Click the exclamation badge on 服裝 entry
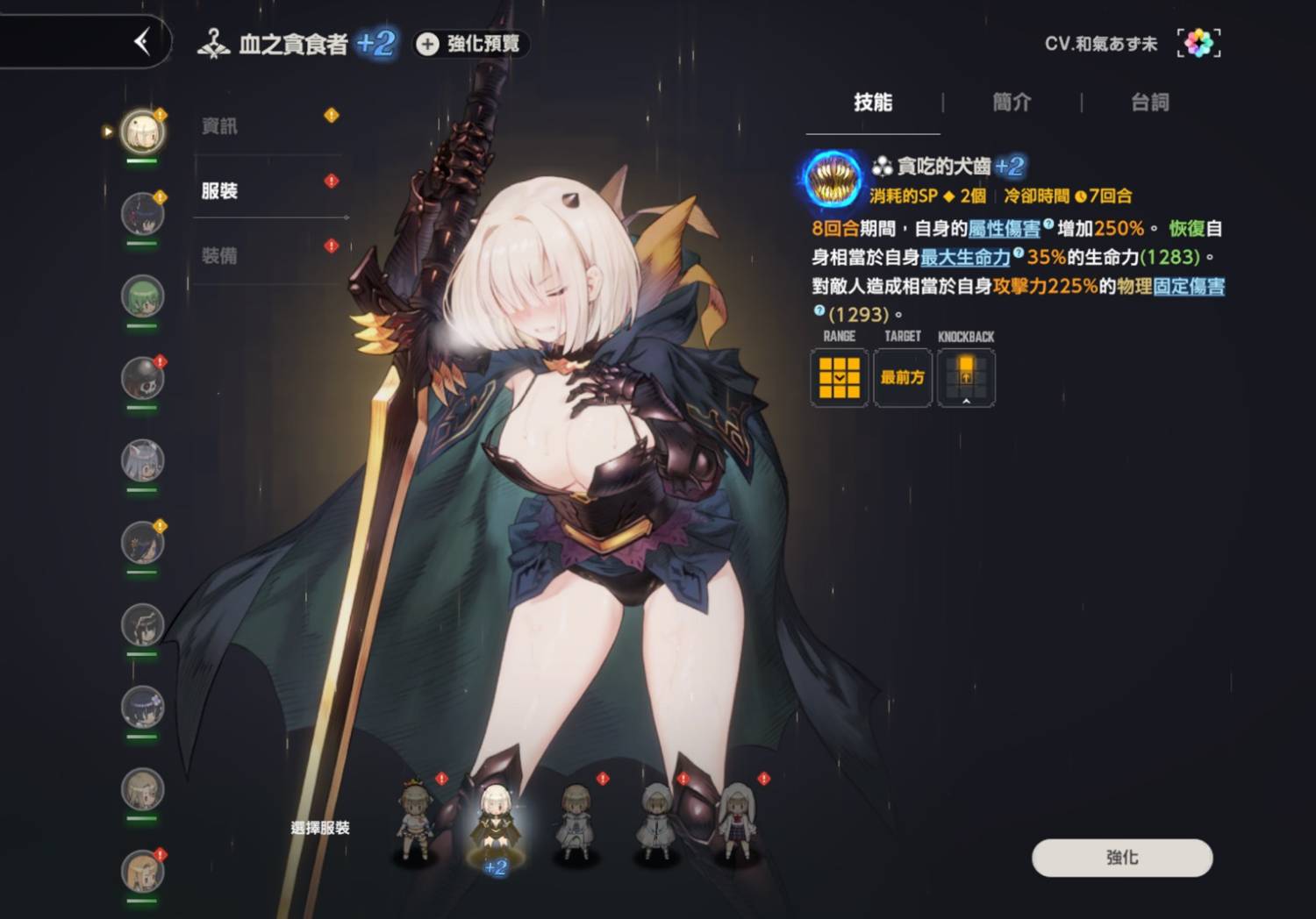This screenshot has height=919, width=1316. (x=332, y=180)
